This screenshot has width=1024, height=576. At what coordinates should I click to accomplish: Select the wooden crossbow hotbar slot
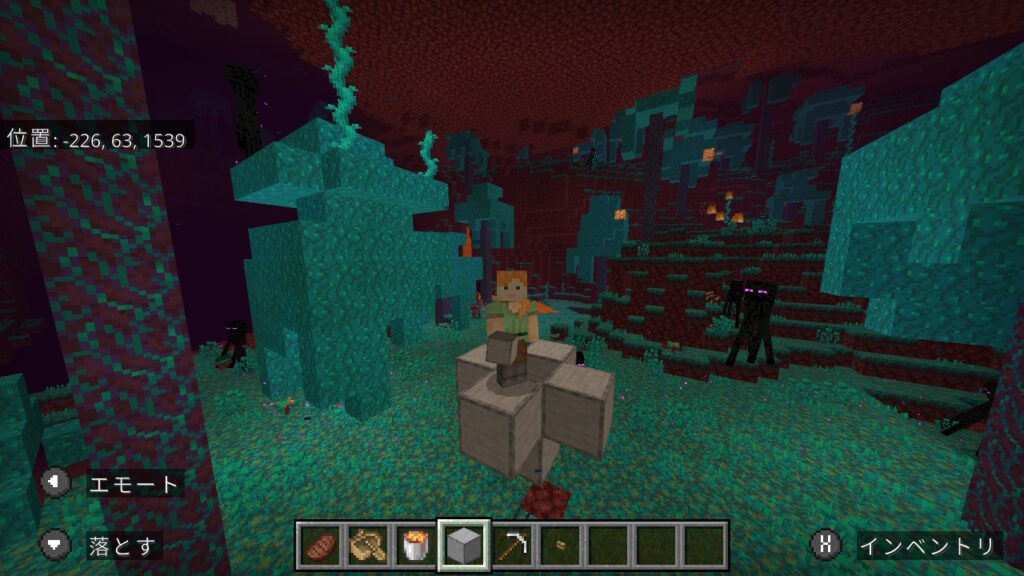[x=368, y=545]
